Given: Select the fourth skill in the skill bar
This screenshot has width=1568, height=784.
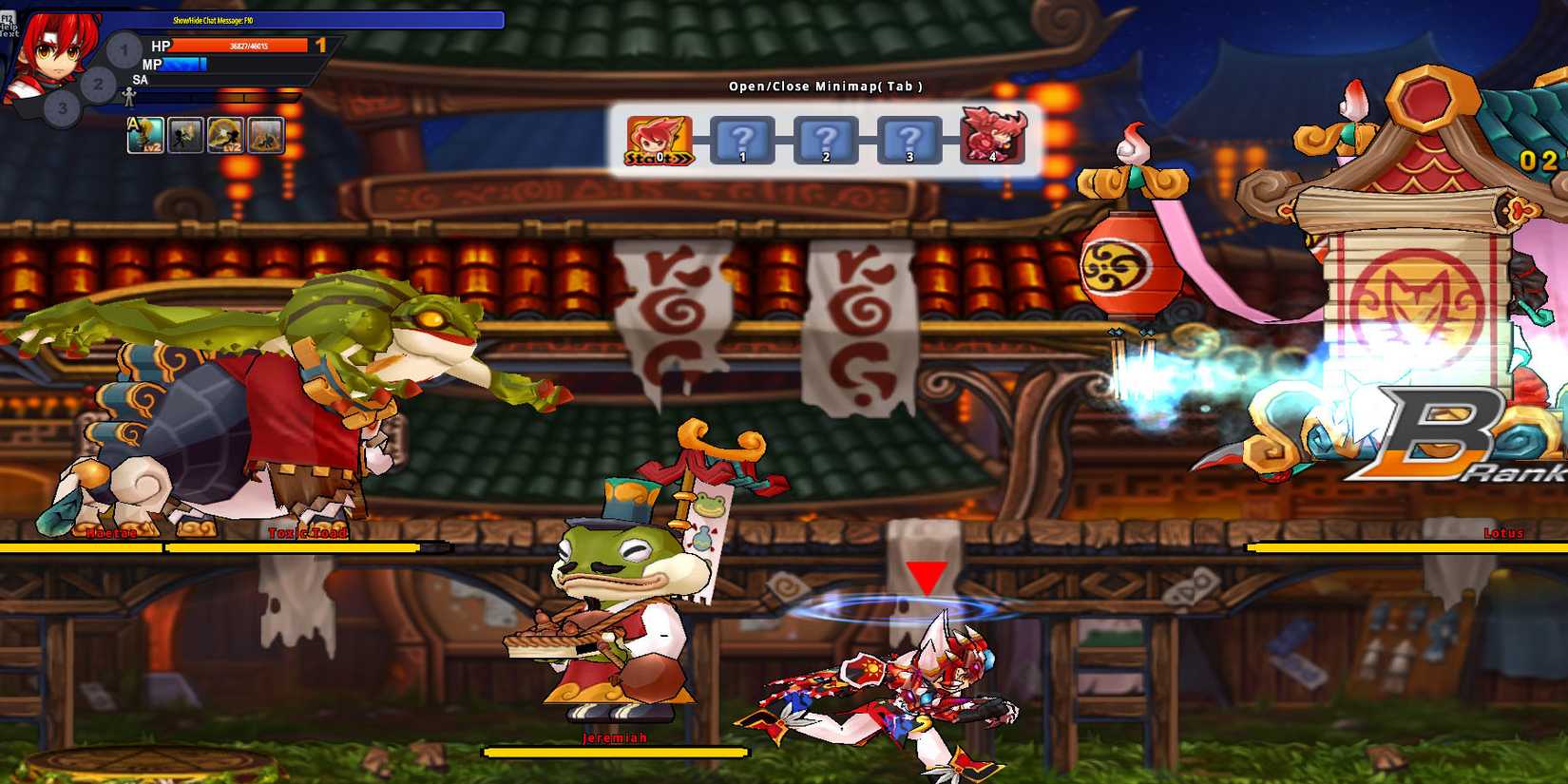Looking at the screenshot, I should coord(266,135).
